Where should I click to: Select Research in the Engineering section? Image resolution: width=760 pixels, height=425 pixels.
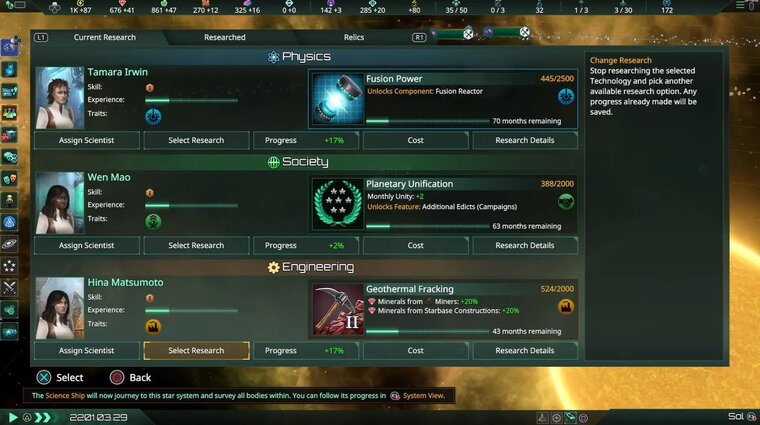[x=196, y=351]
